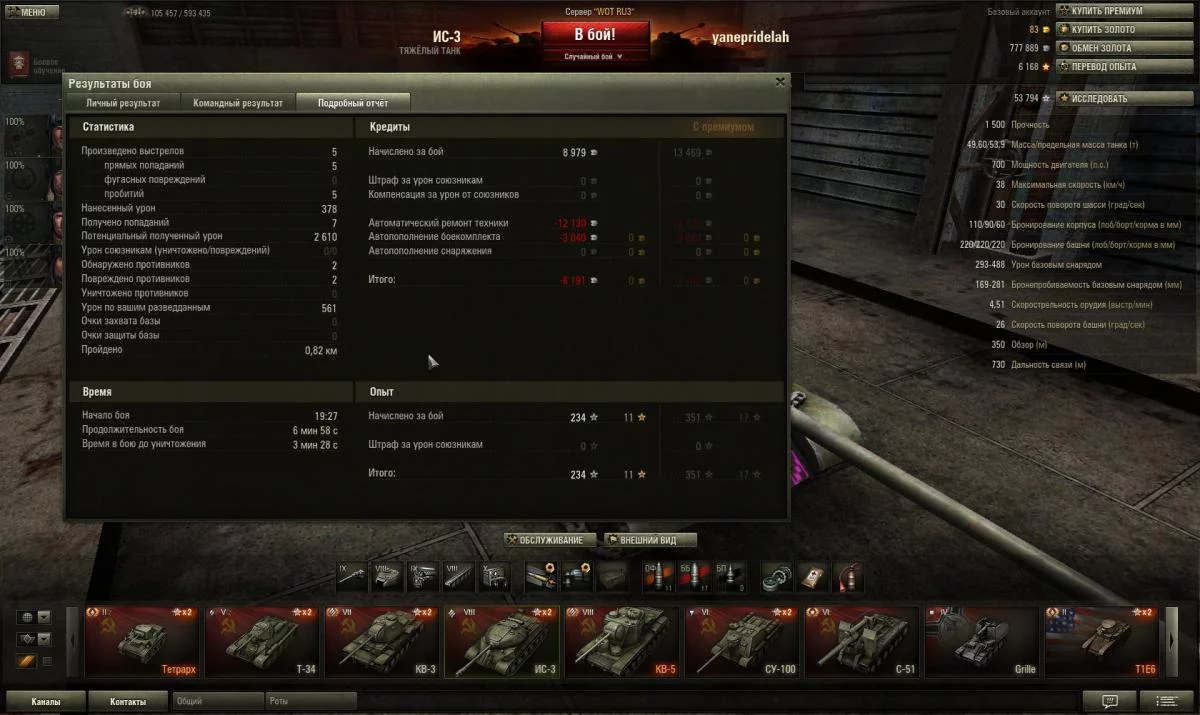Open Внешний вид customization
The height and width of the screenshot is (715, 1200).
[649, 540]
